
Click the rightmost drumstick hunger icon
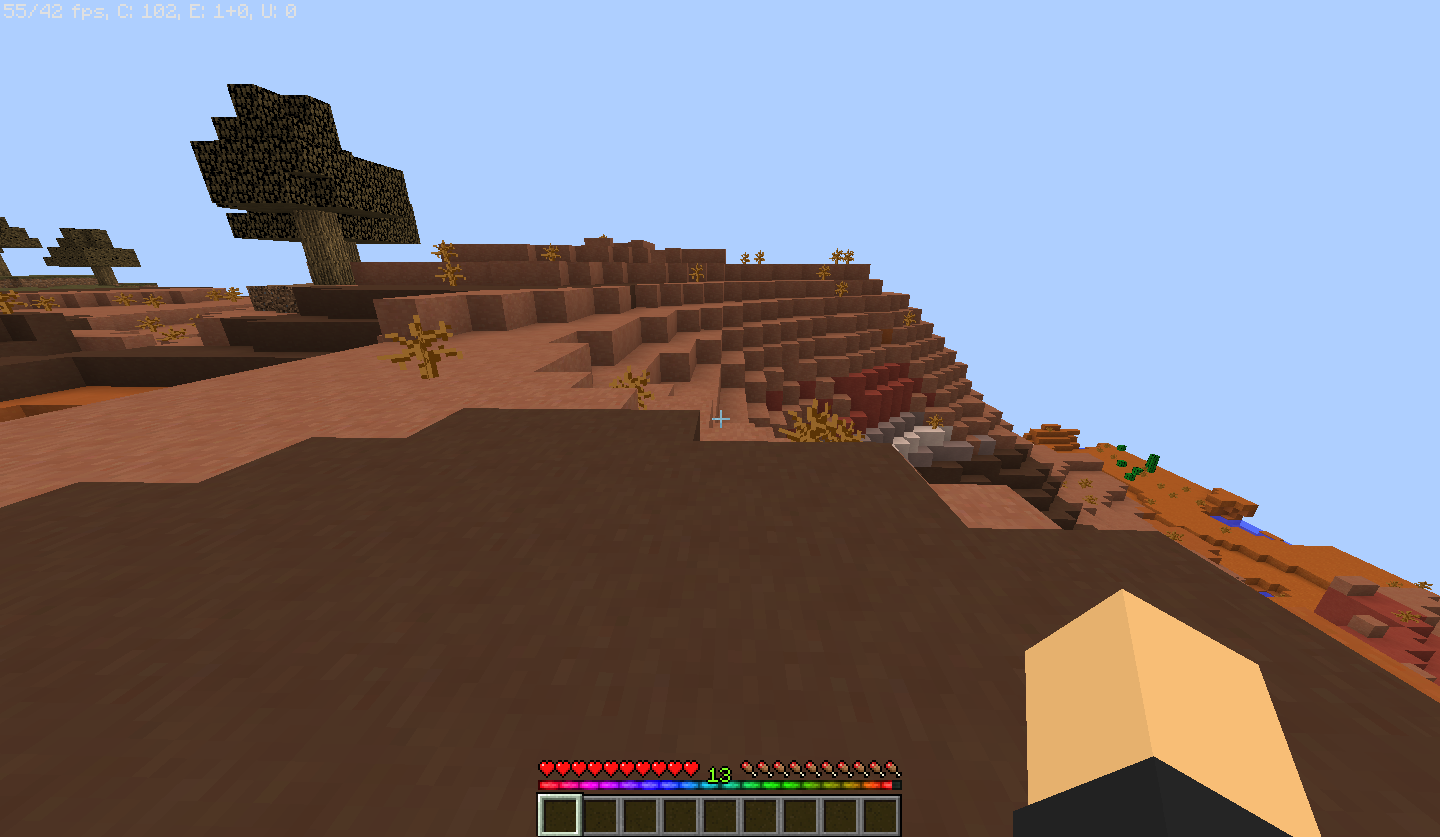[x=890, y=769]
